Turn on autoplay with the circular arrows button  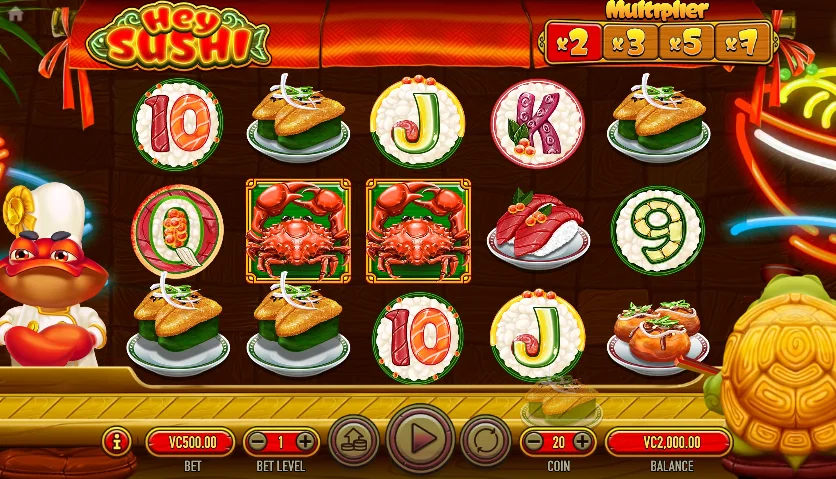click(x=485, y=440)
